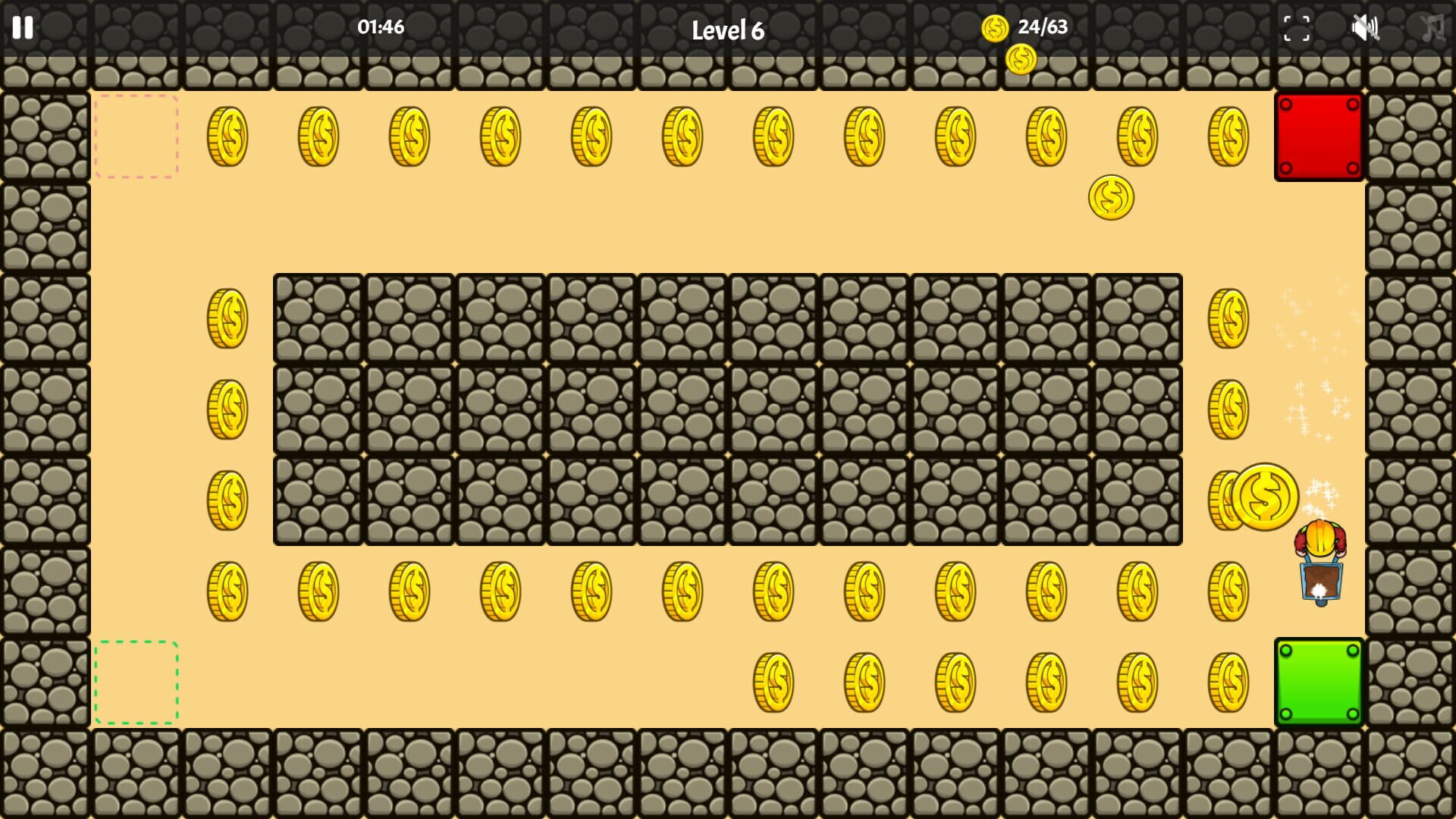Image resolution: width=1456 pixels, height=819 pixels.
Task: Click the green dashed square outline
Action: 136,683
